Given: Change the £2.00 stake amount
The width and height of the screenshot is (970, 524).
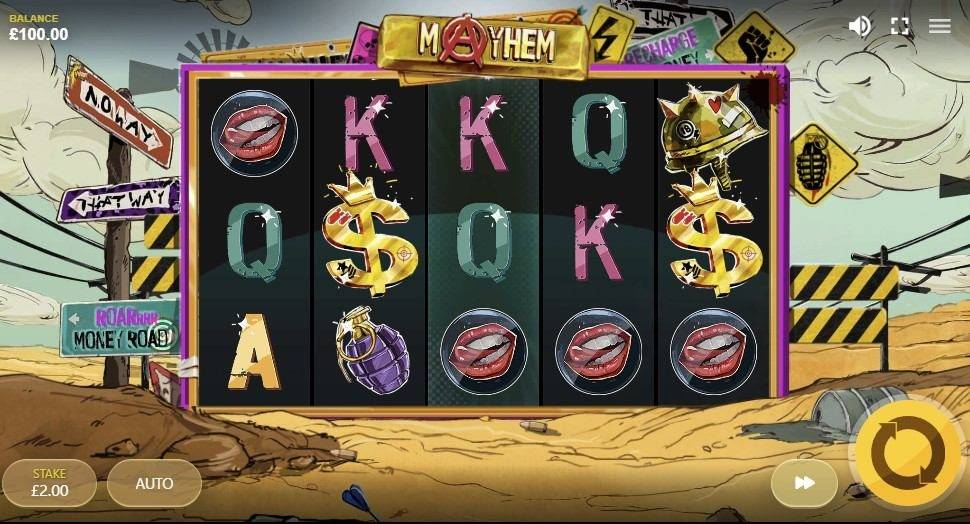Looking at the screenshot, I should pos(50,483).
